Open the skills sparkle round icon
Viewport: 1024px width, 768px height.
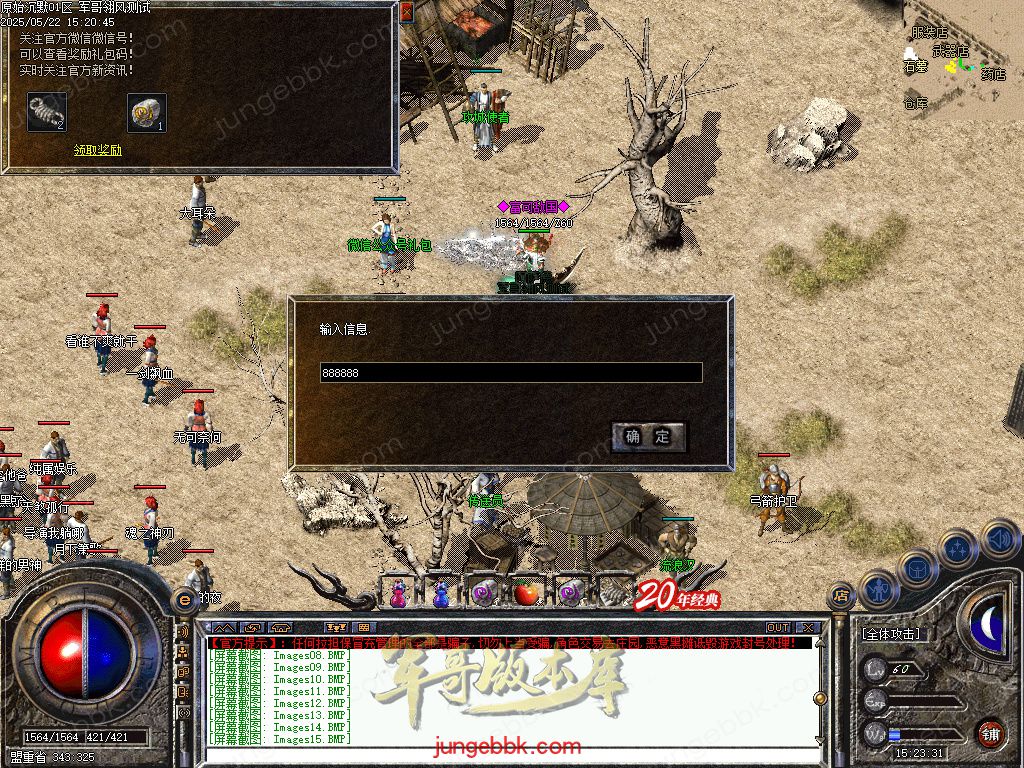click(958, 548)
